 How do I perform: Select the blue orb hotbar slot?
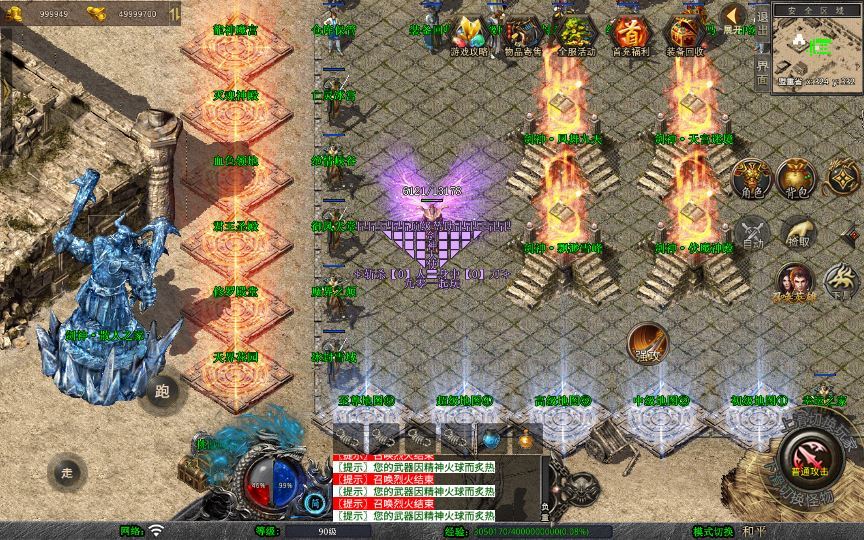click(490, 439)
